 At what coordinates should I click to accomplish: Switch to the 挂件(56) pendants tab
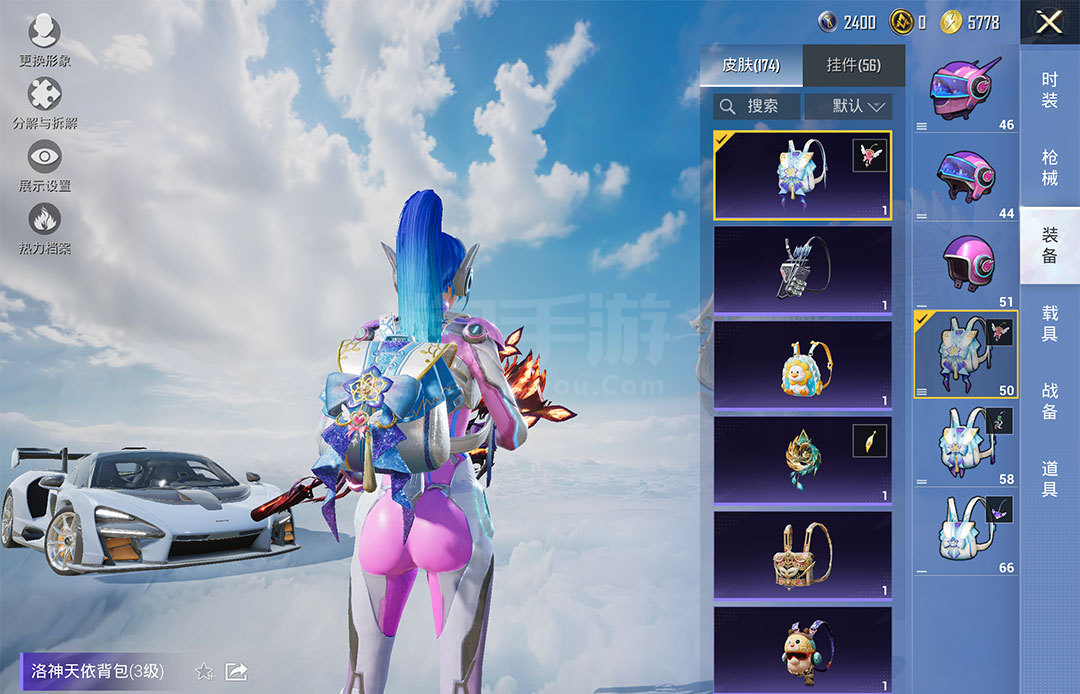[853, 66]
